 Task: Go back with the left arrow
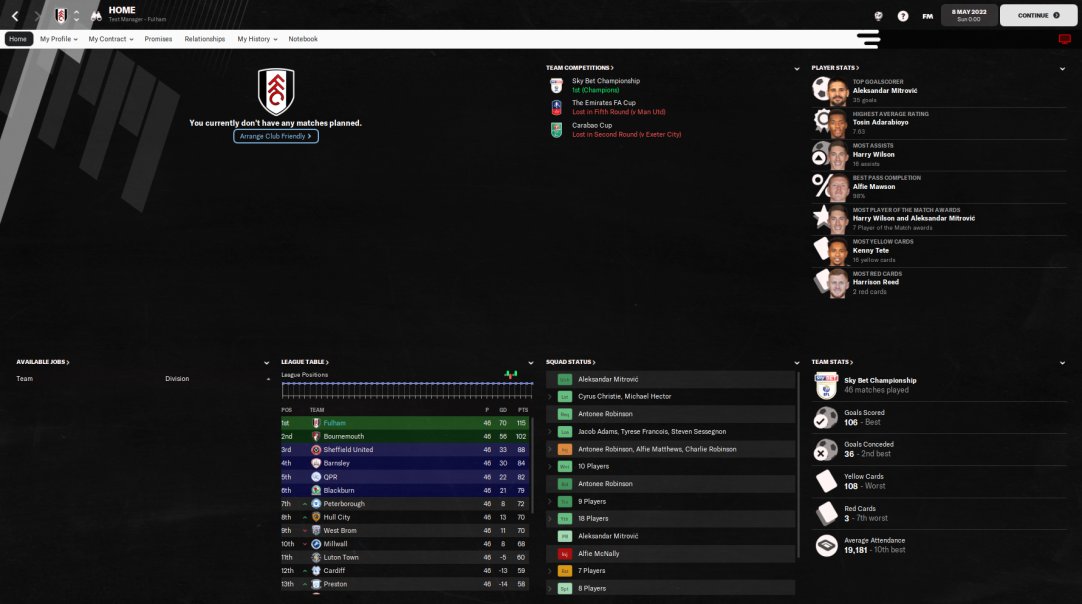click(x=15, y=16)
